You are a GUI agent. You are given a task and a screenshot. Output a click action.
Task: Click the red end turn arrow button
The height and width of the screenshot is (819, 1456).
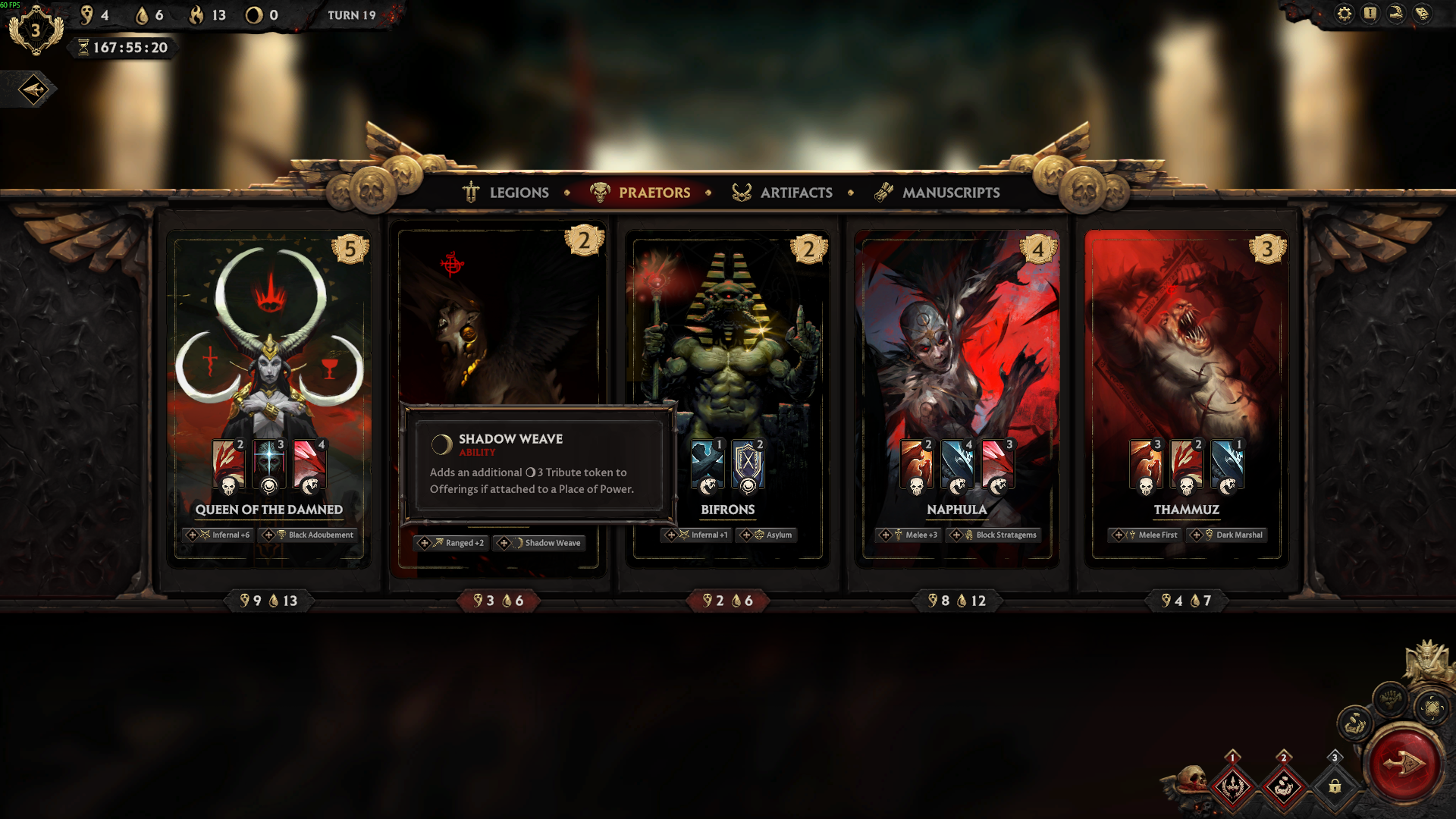coord(1403,764)
